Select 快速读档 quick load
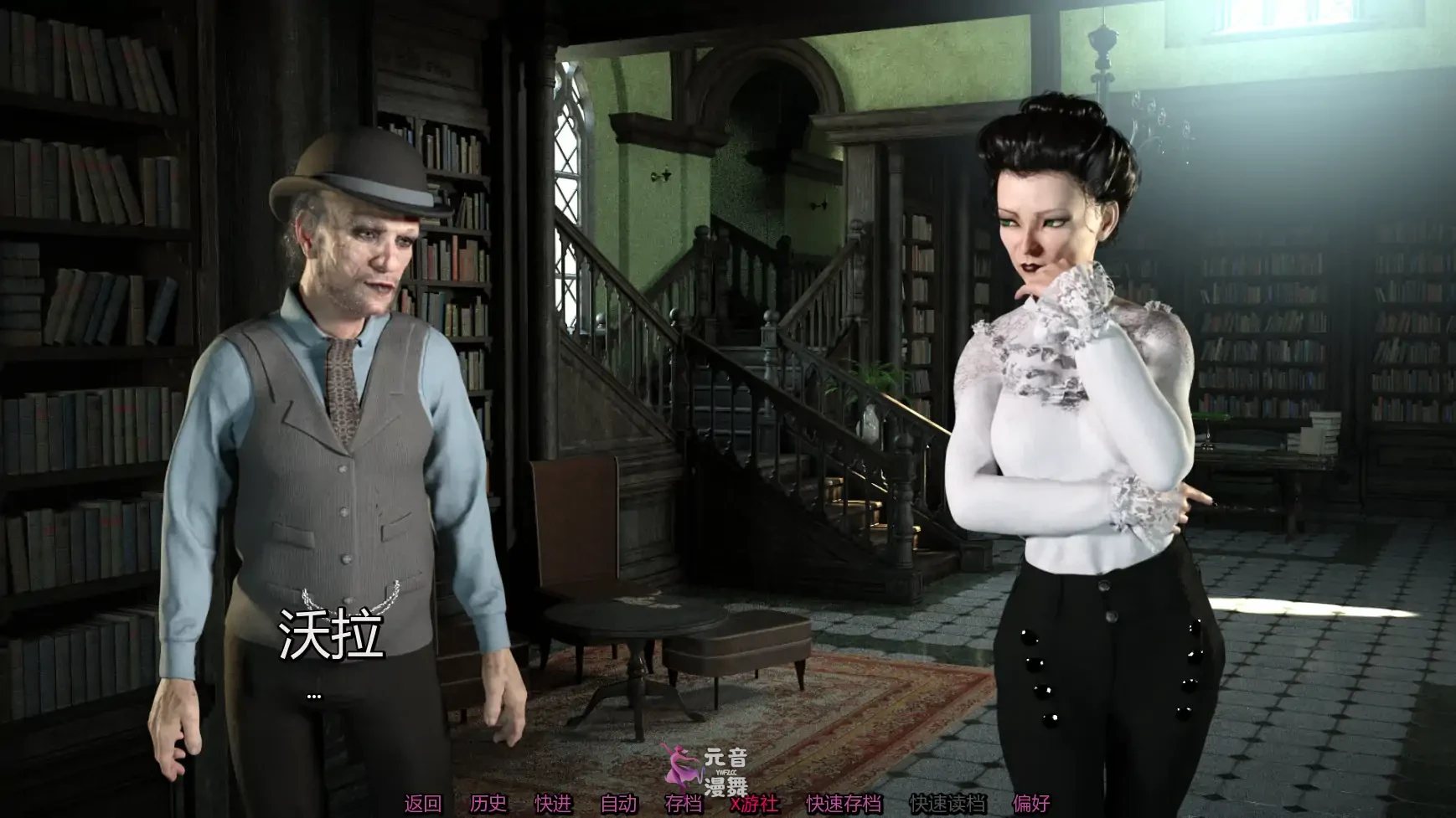Image resolution: width=1456 pixels, height=818 pixels. (x=947, y=804)
